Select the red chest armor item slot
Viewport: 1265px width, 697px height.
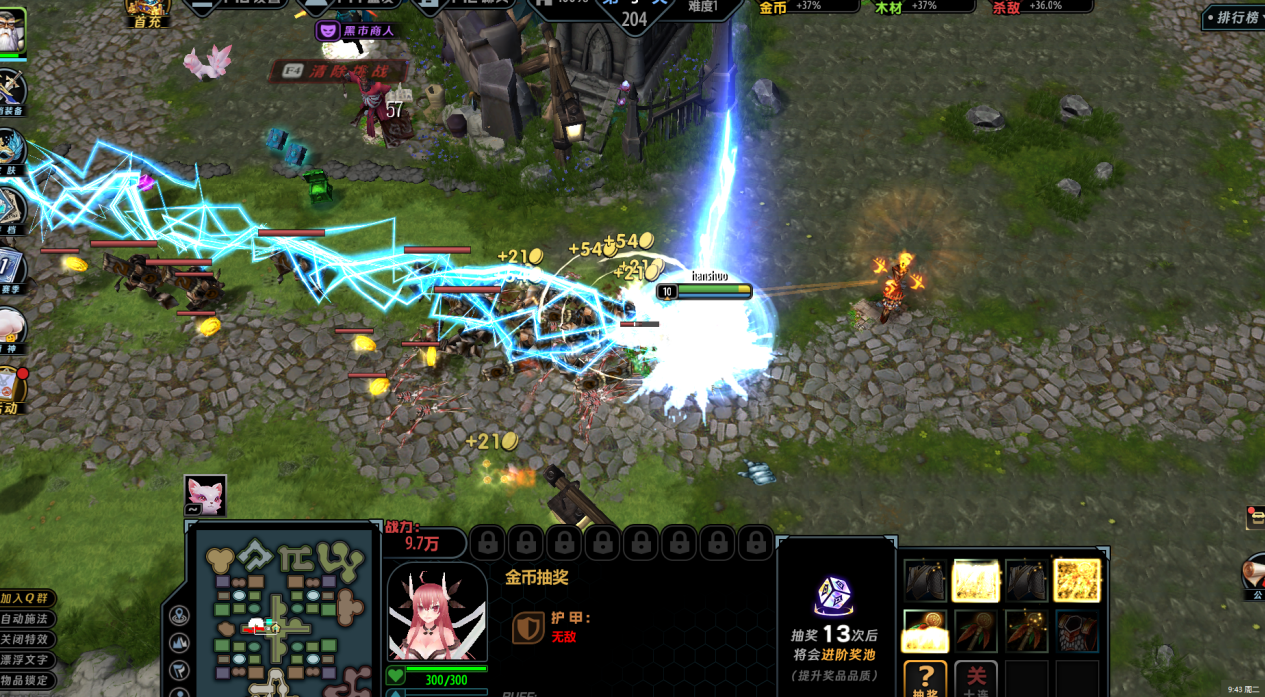click(x=1077, y=631)
